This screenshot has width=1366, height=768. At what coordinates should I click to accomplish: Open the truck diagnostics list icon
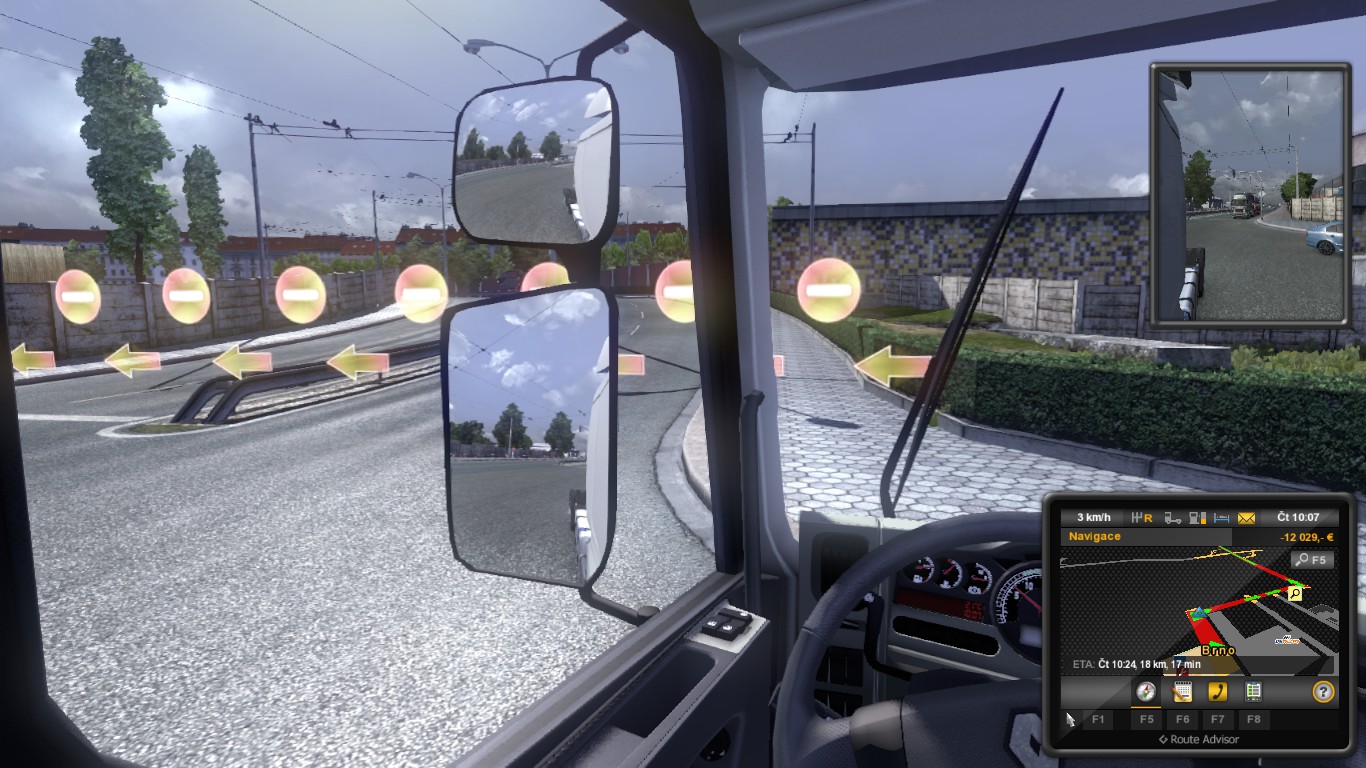(x=1254, y=691)
